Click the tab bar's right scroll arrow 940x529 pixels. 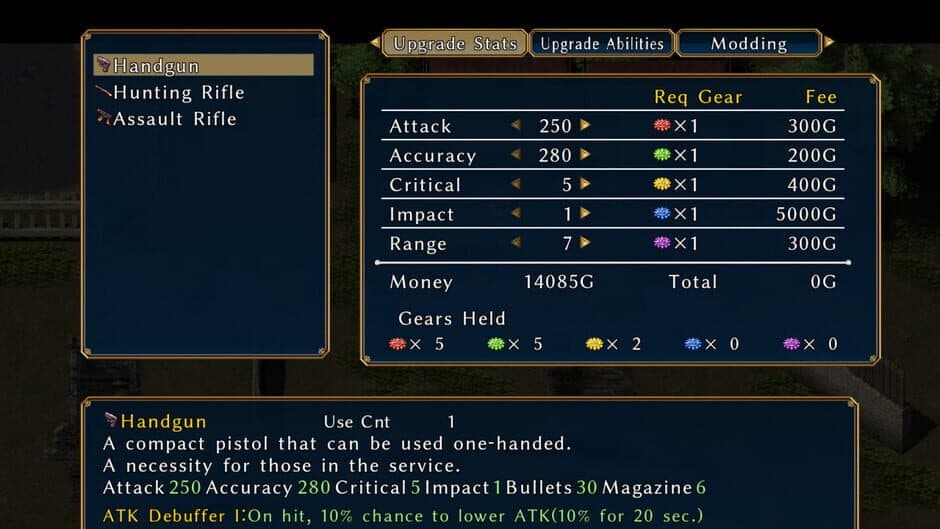tap(829, 43)
